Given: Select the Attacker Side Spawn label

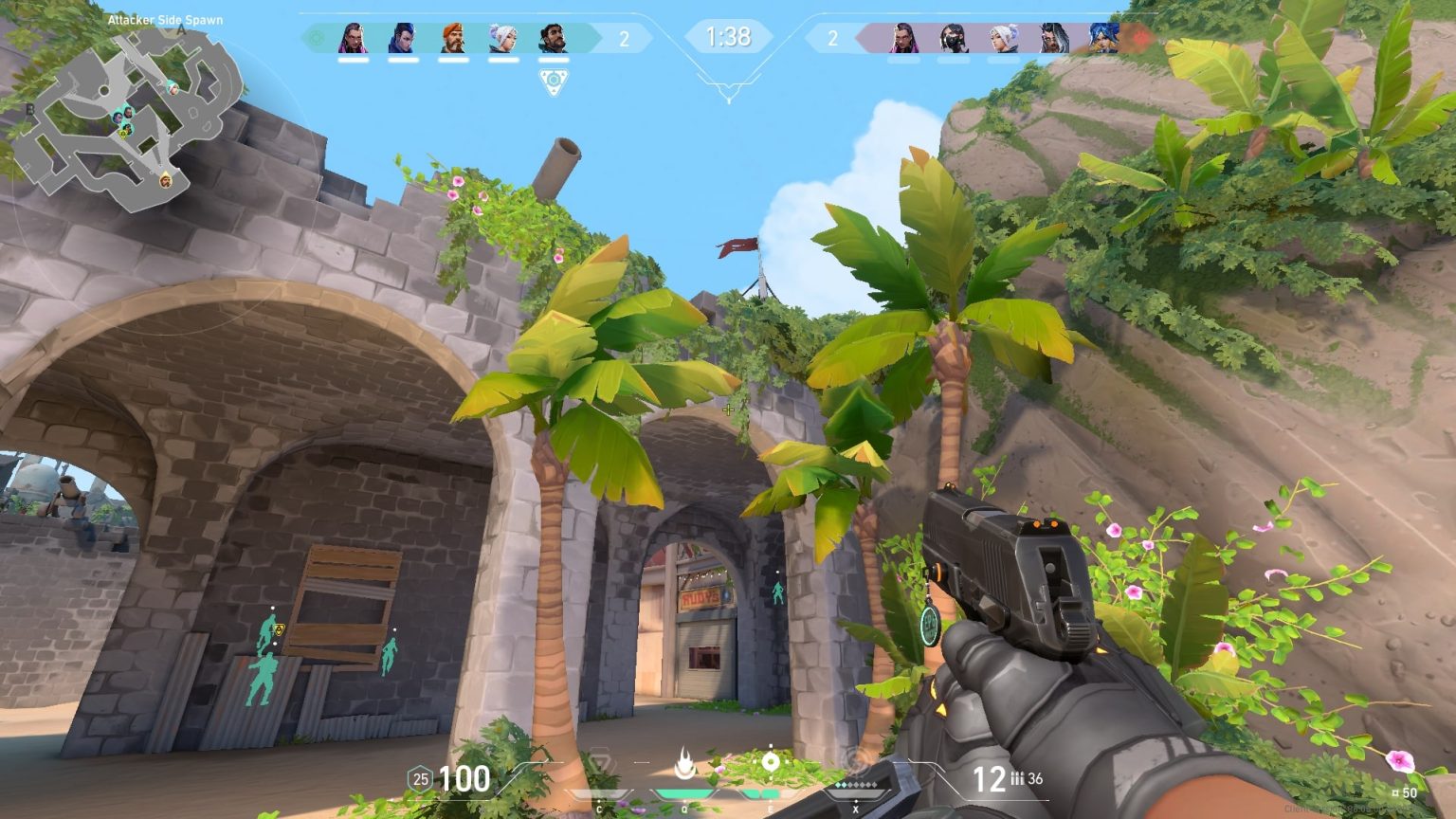Looking at the screenshot, I should [166, 17].
